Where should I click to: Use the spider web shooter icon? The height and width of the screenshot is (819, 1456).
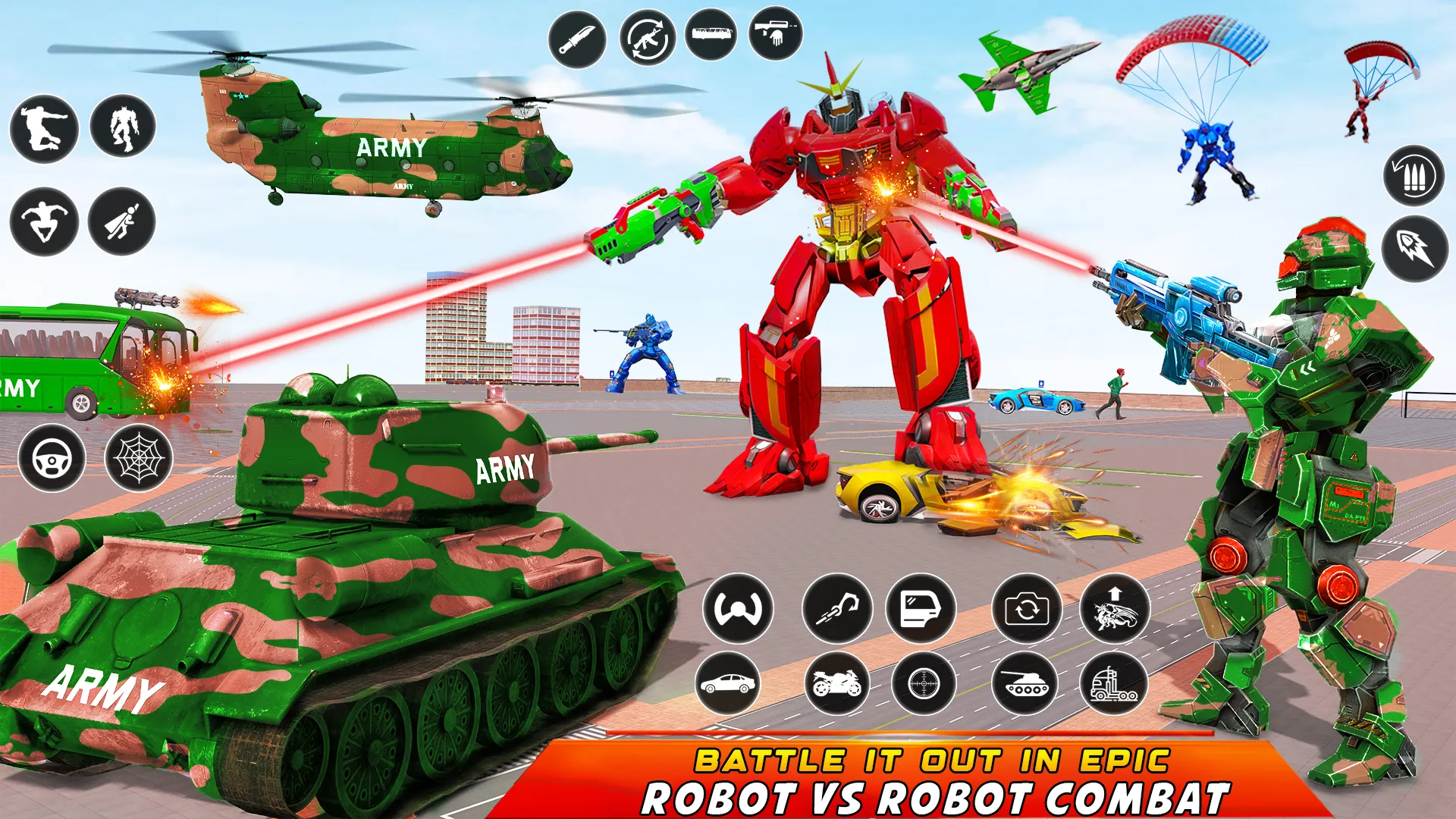pyautogui.click(x=140, y=456)
